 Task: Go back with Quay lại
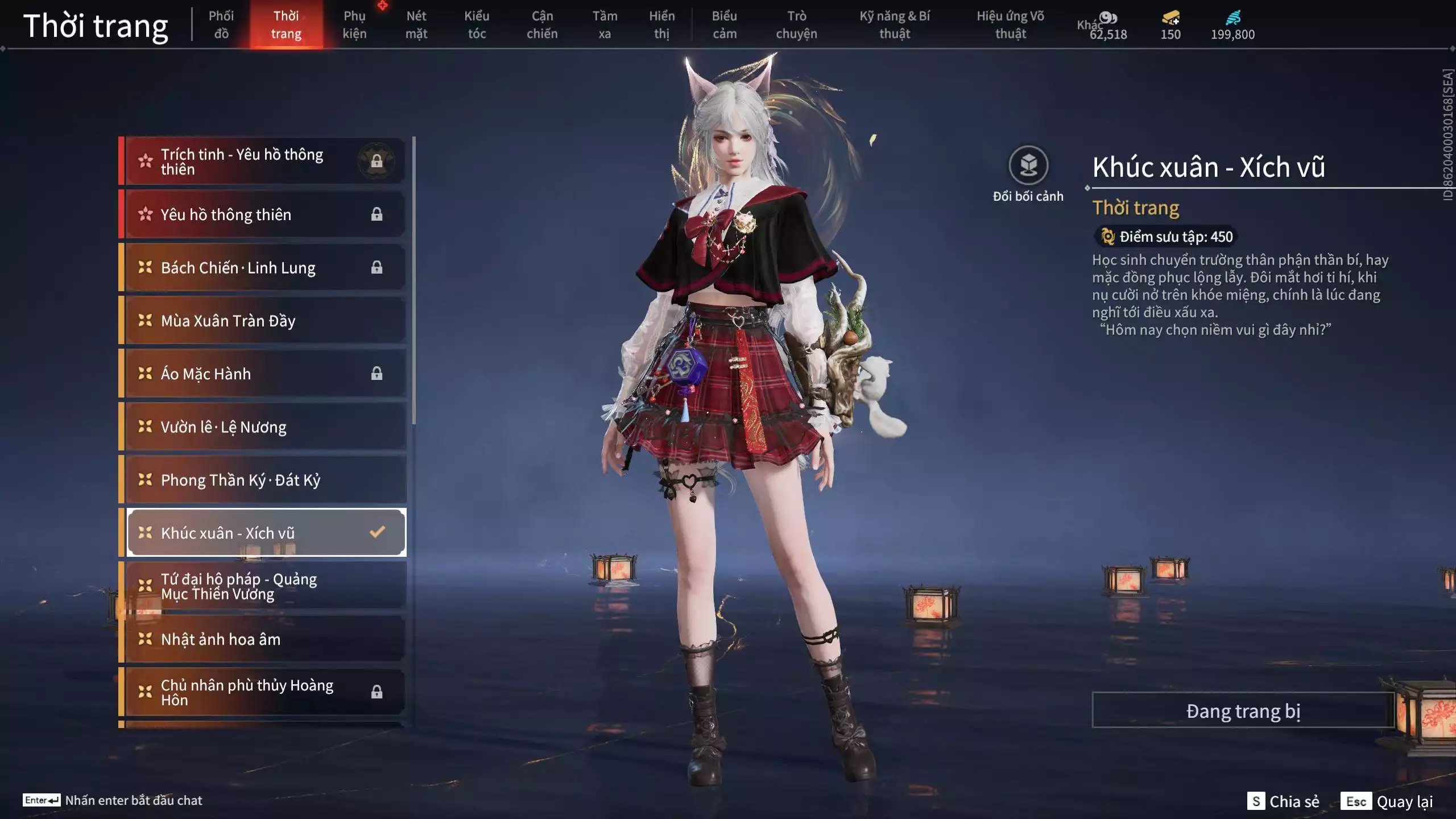1387,801
